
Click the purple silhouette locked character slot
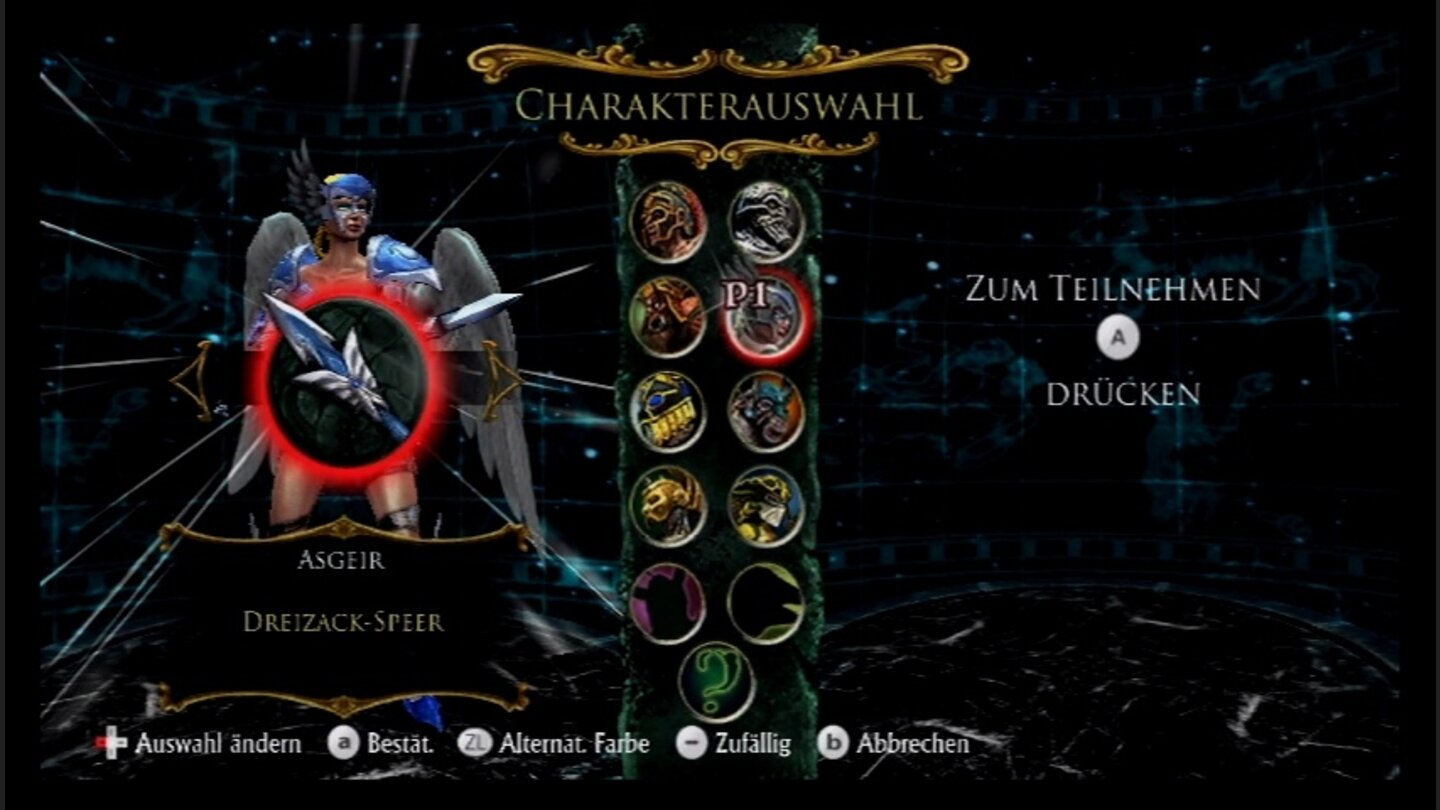[670, 600]
